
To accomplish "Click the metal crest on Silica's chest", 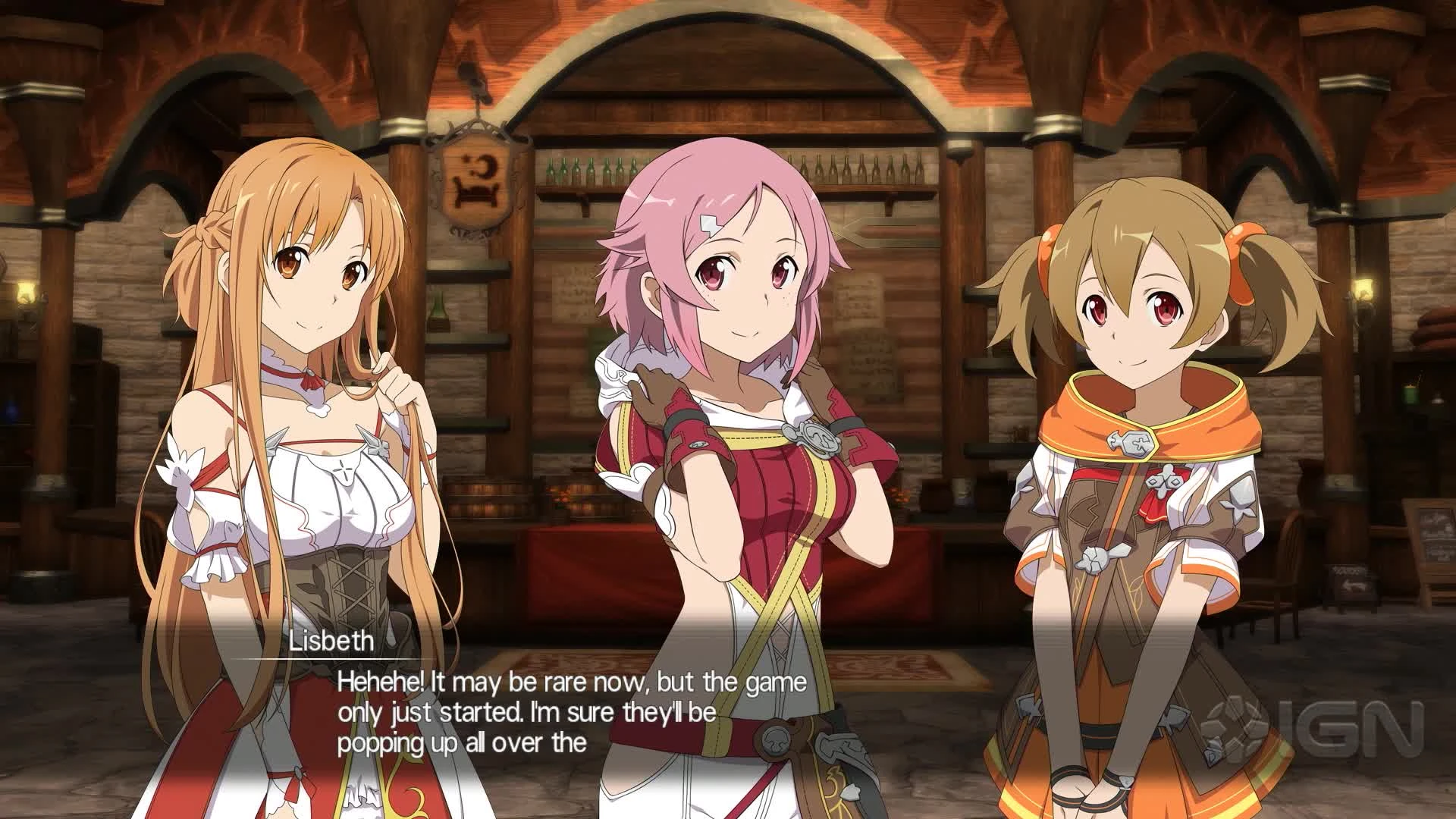I will click(x=1166, y=482).
